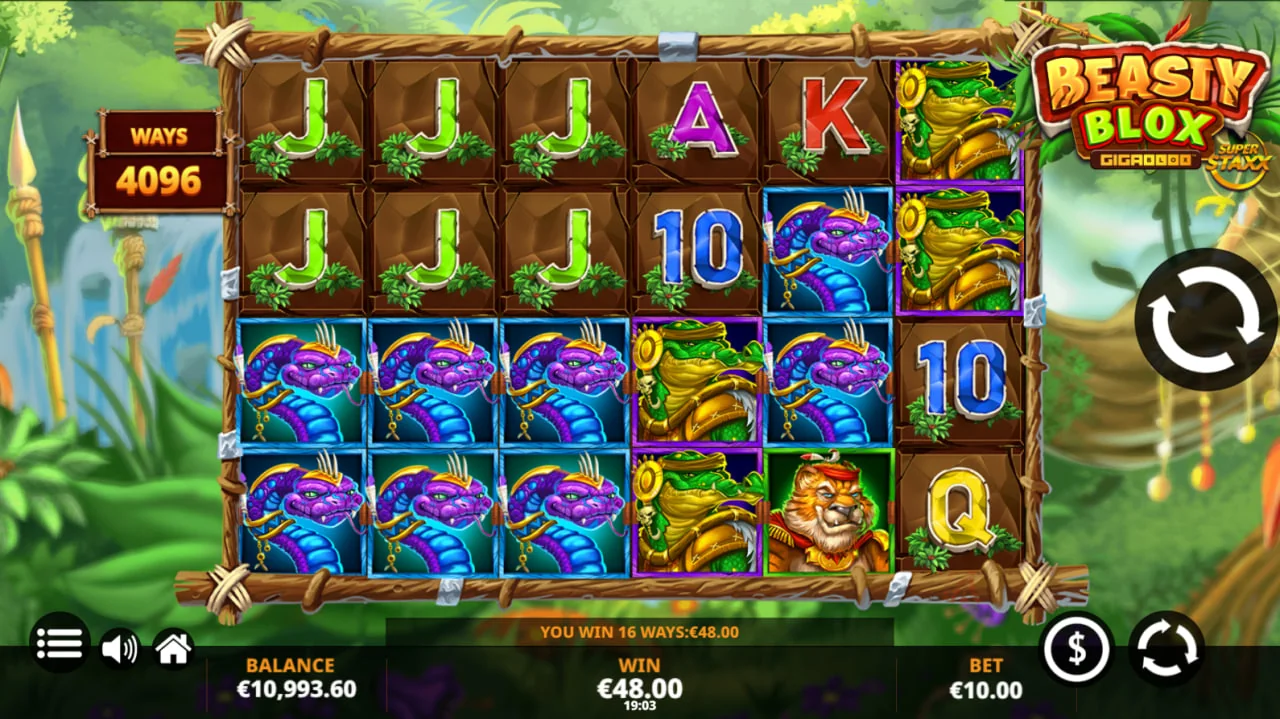Screen dimensions: 1280x719
Task: Spin the reels with the large spin button
Action: (x=1205, y=319)
